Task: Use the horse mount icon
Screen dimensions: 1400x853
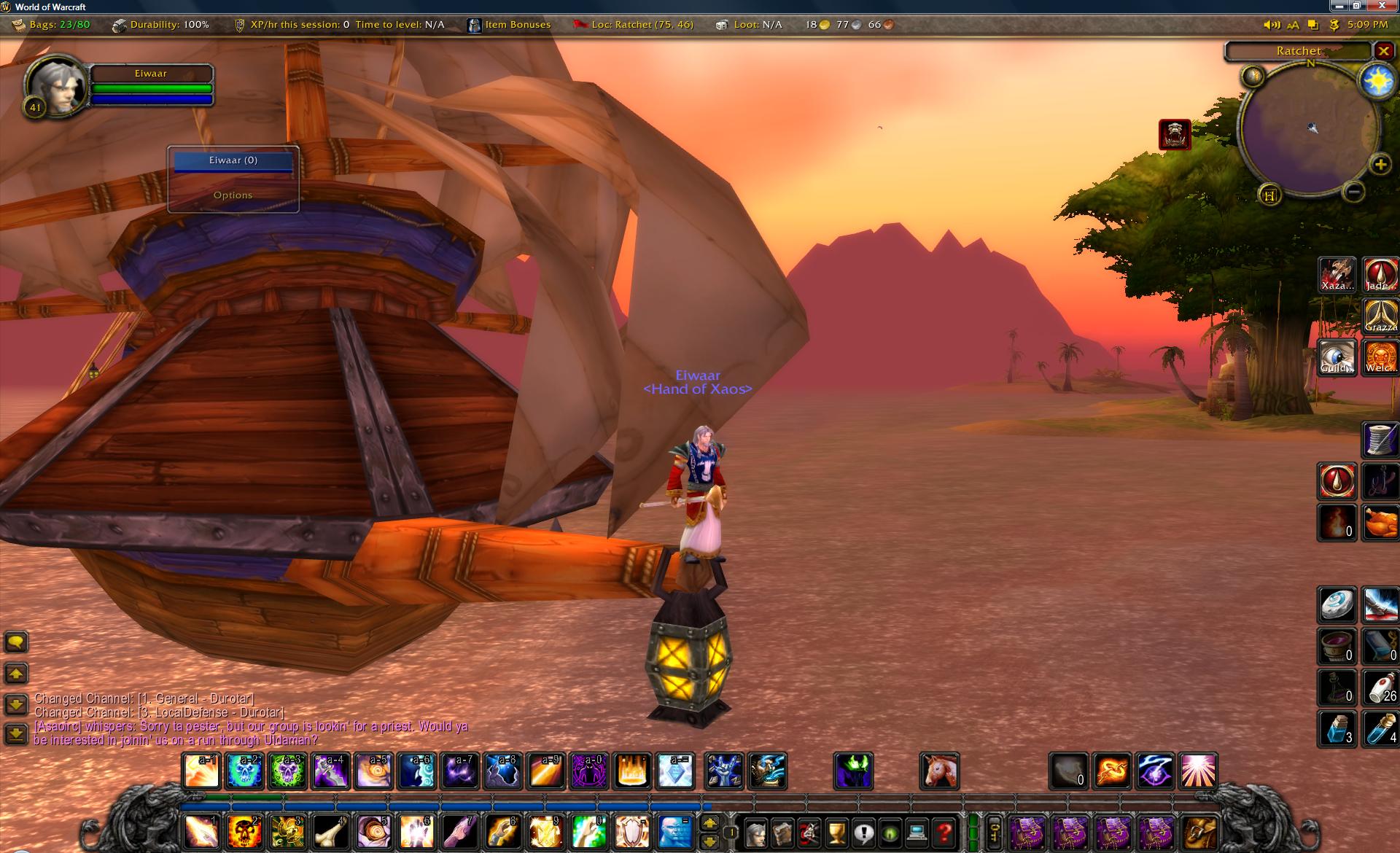Action: tap(939, 771)
